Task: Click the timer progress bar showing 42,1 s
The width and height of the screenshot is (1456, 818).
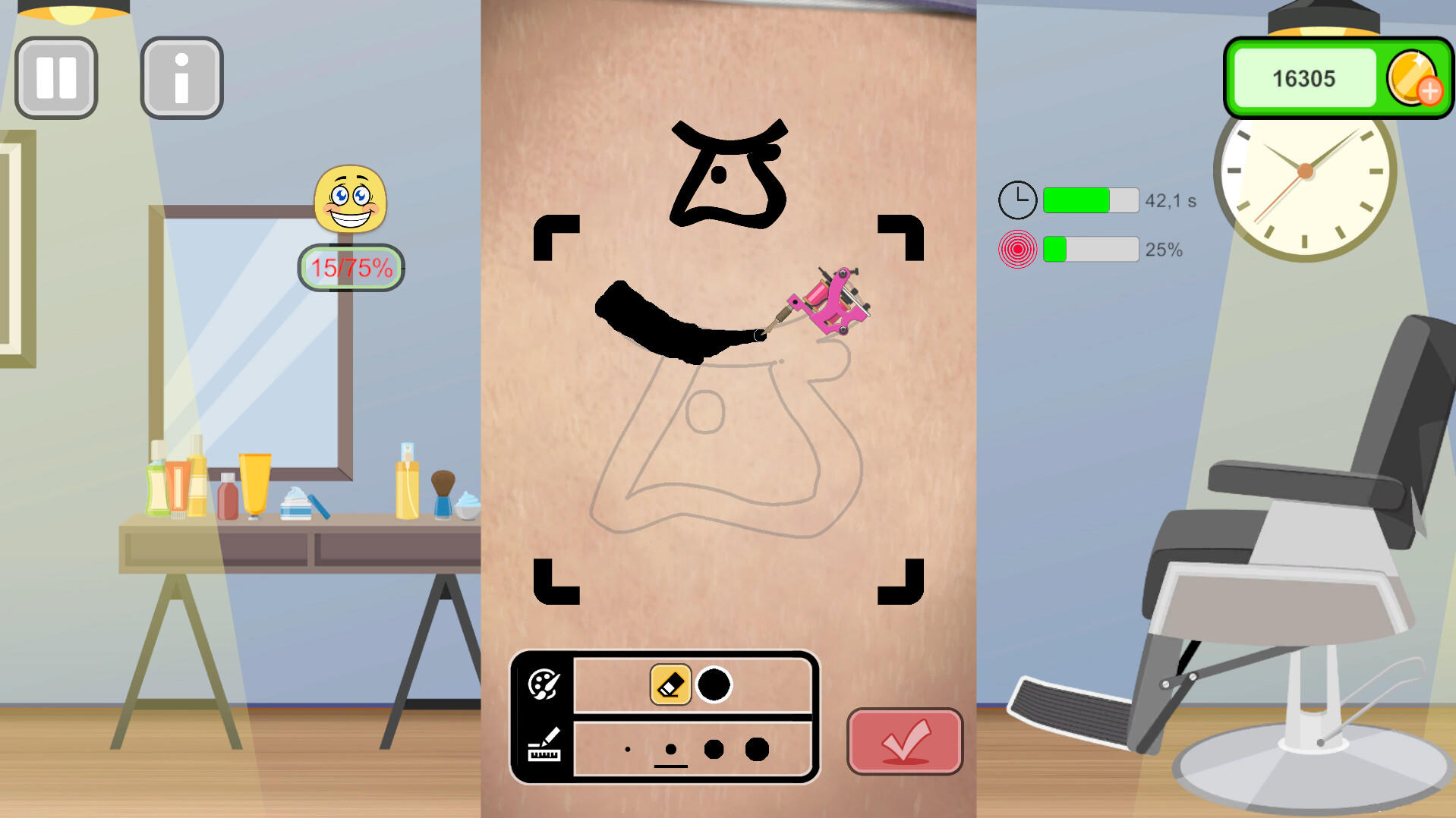Action: pyautogui.click(x=1090, y=199)
